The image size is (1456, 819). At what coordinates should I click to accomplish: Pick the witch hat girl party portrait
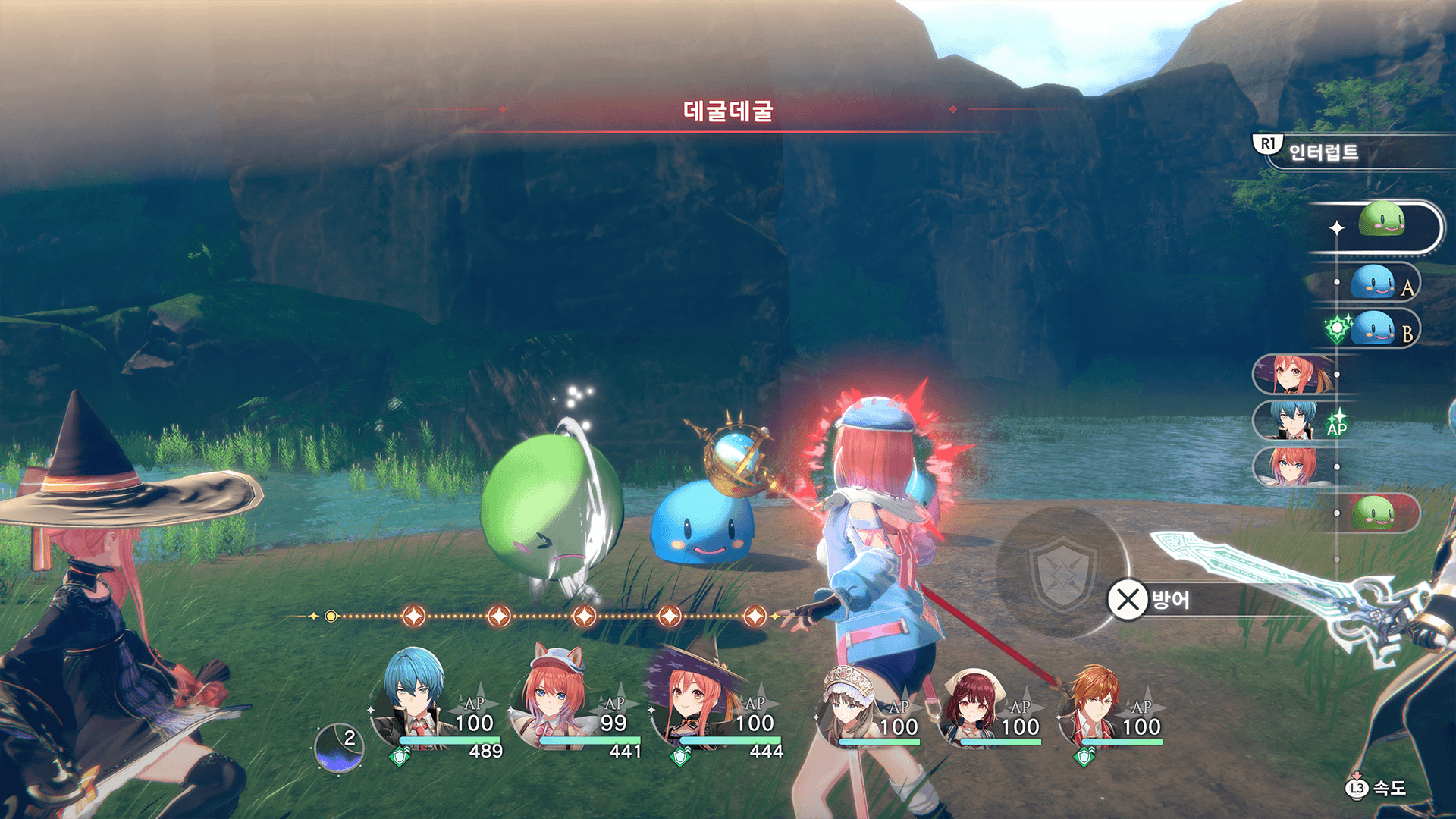coord(694,698)
